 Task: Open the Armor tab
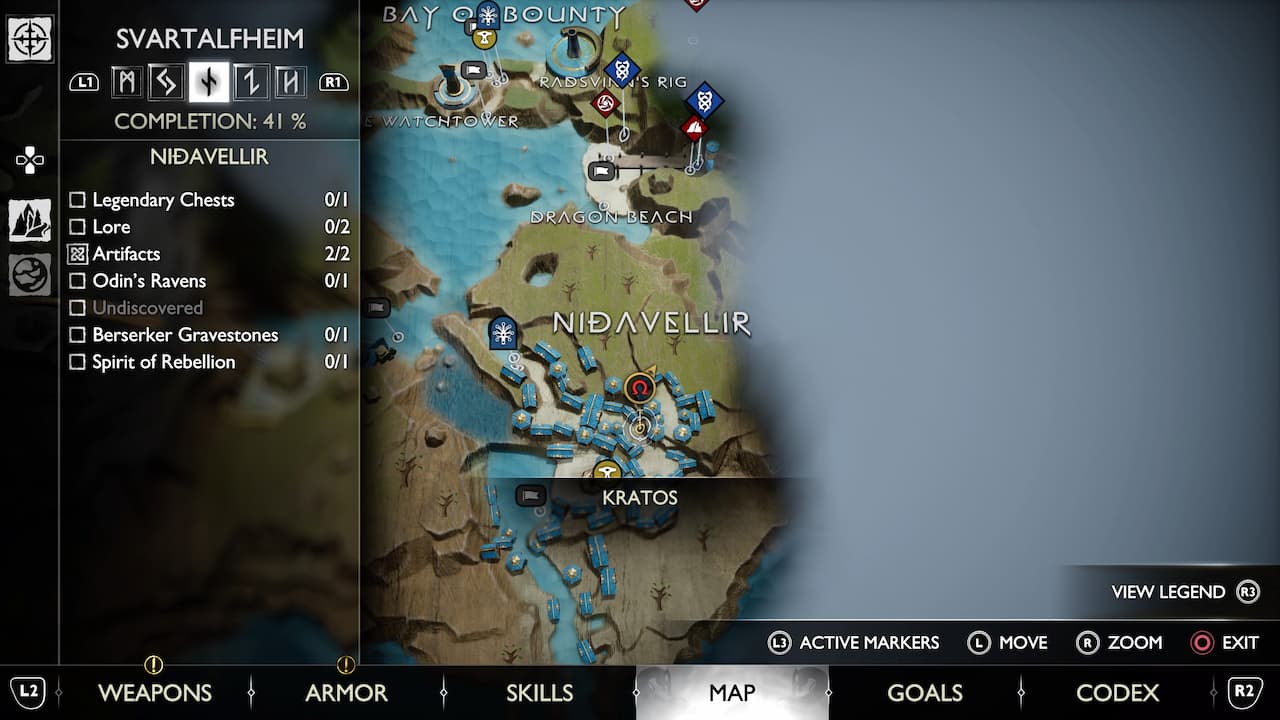coord(345,692)
